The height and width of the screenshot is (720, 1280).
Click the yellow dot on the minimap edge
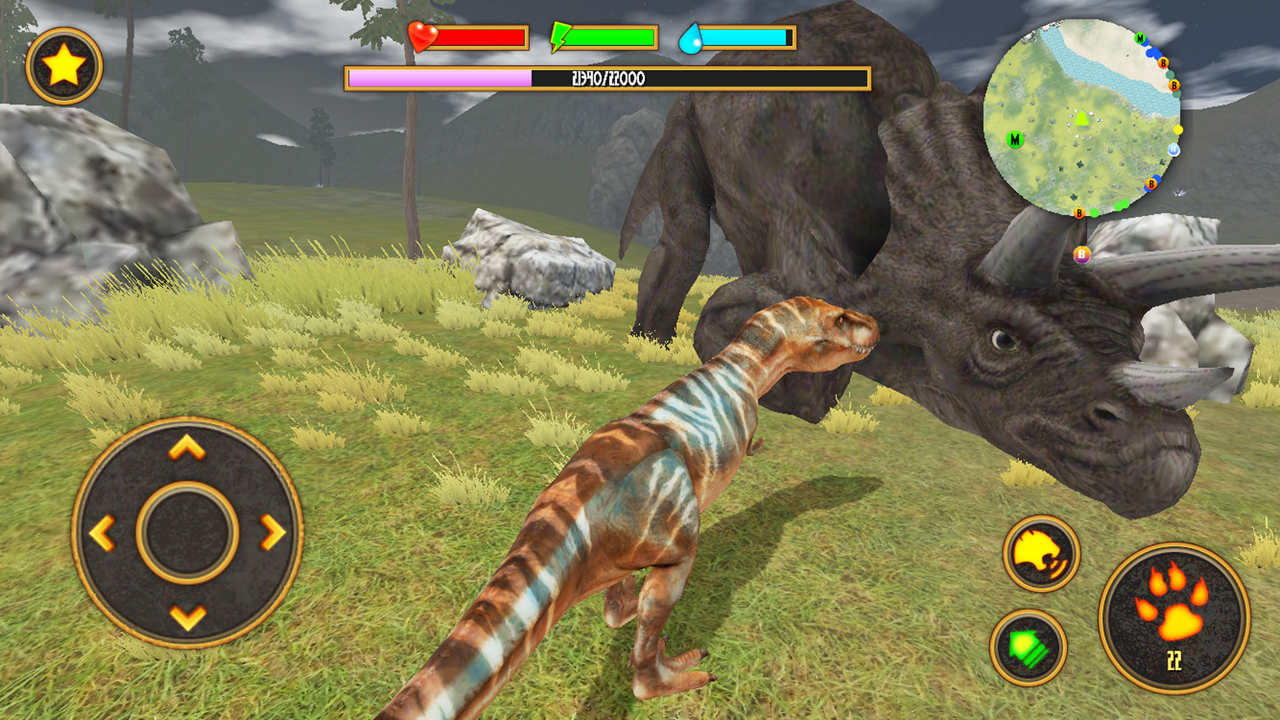[1177, 130]
